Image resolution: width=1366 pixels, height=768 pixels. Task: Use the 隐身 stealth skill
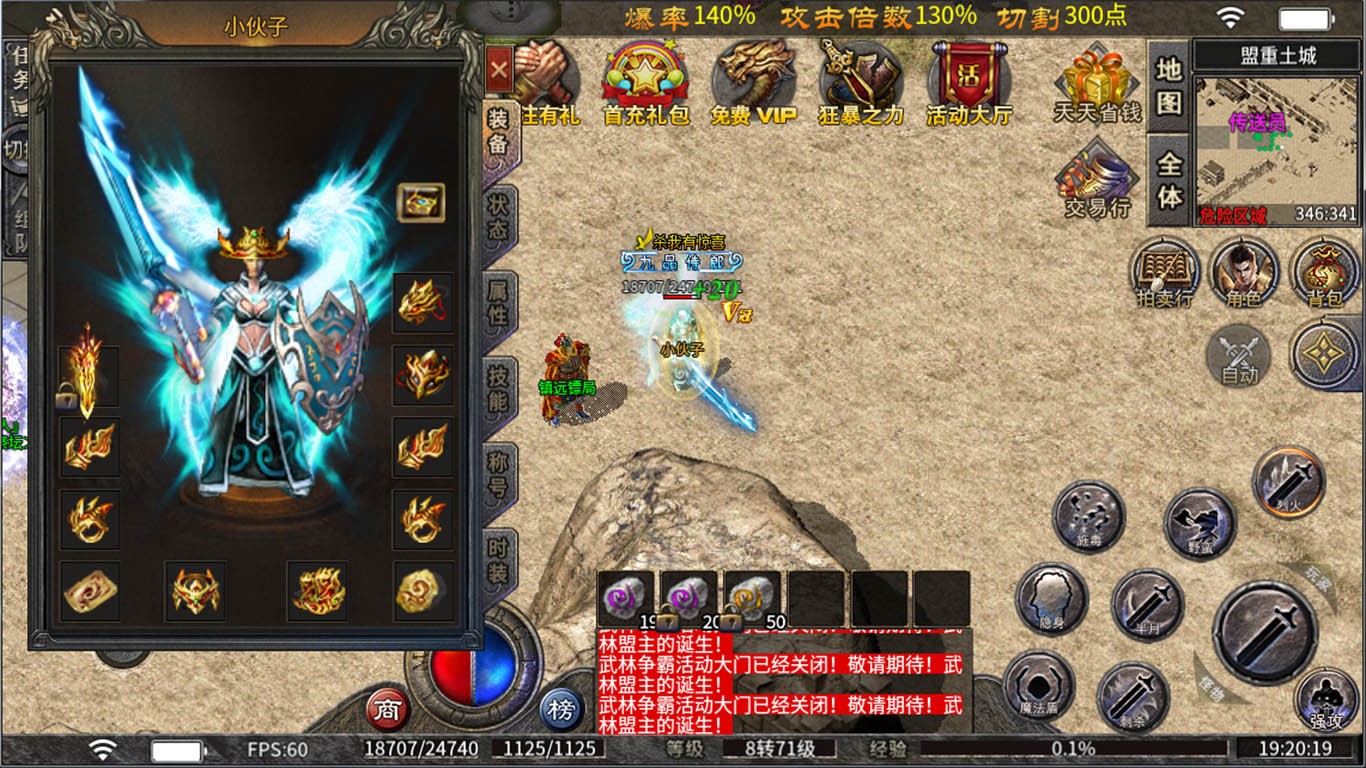[x=1050, y=600]
